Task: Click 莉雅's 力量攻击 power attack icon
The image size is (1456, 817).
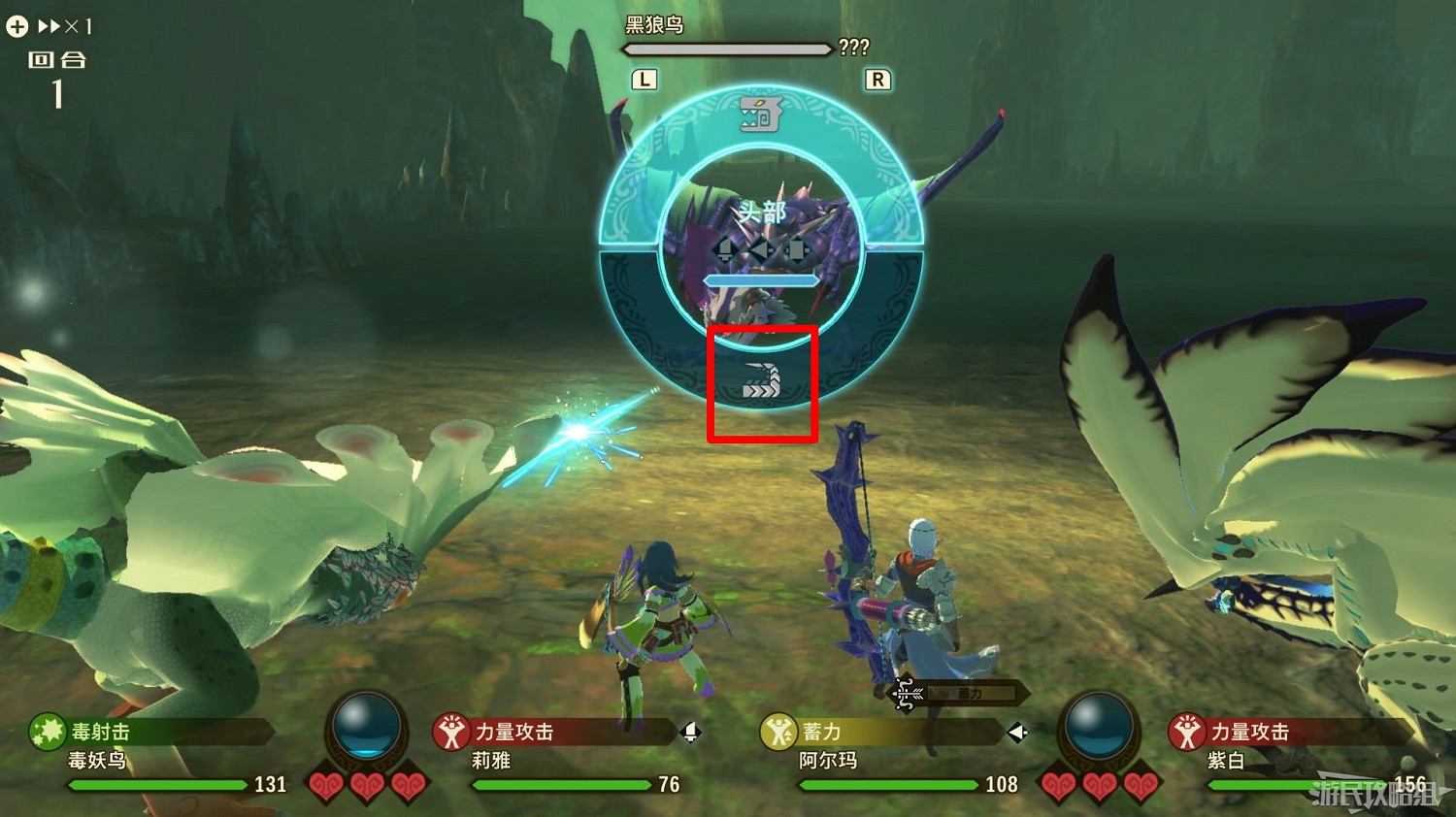Action: pyautogui.click(x=451, y=733)
